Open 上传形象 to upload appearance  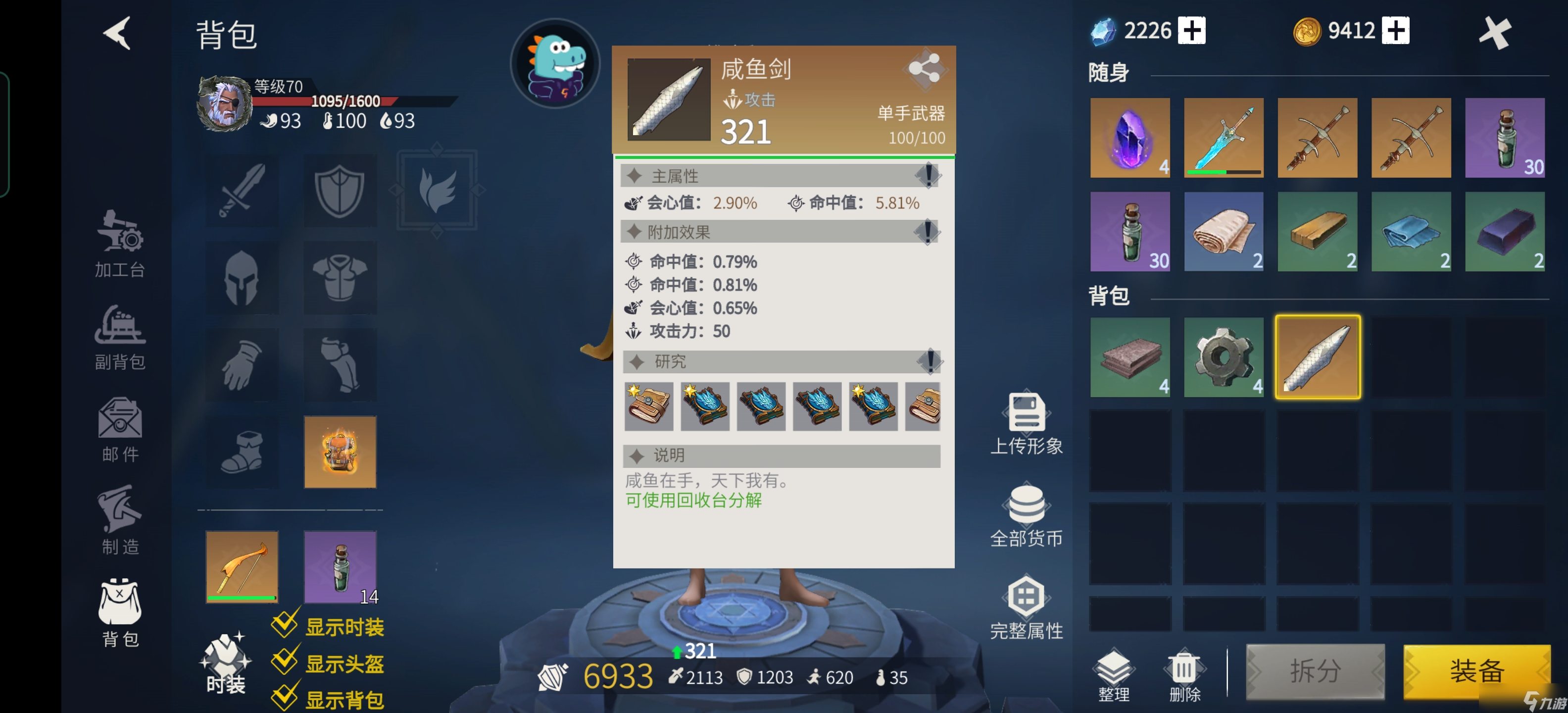pyautogui.click(x=1027, y=423)
